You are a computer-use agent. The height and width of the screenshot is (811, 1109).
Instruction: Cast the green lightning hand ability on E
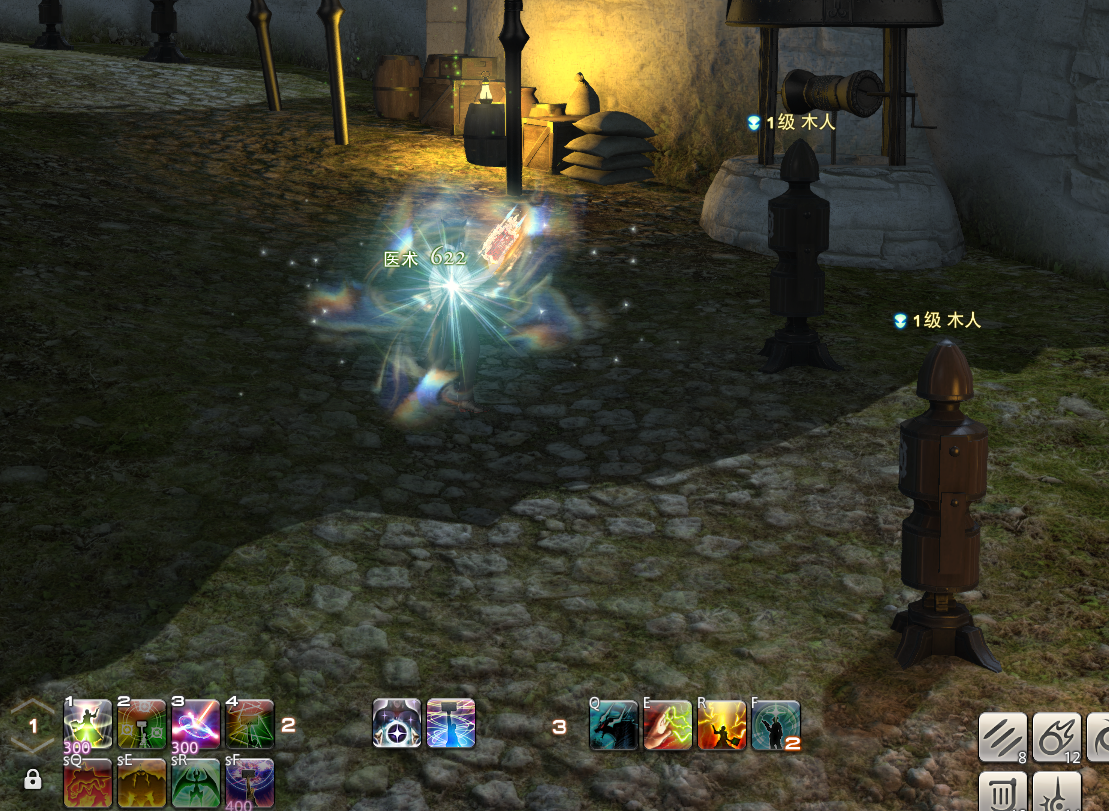[667, 725]
